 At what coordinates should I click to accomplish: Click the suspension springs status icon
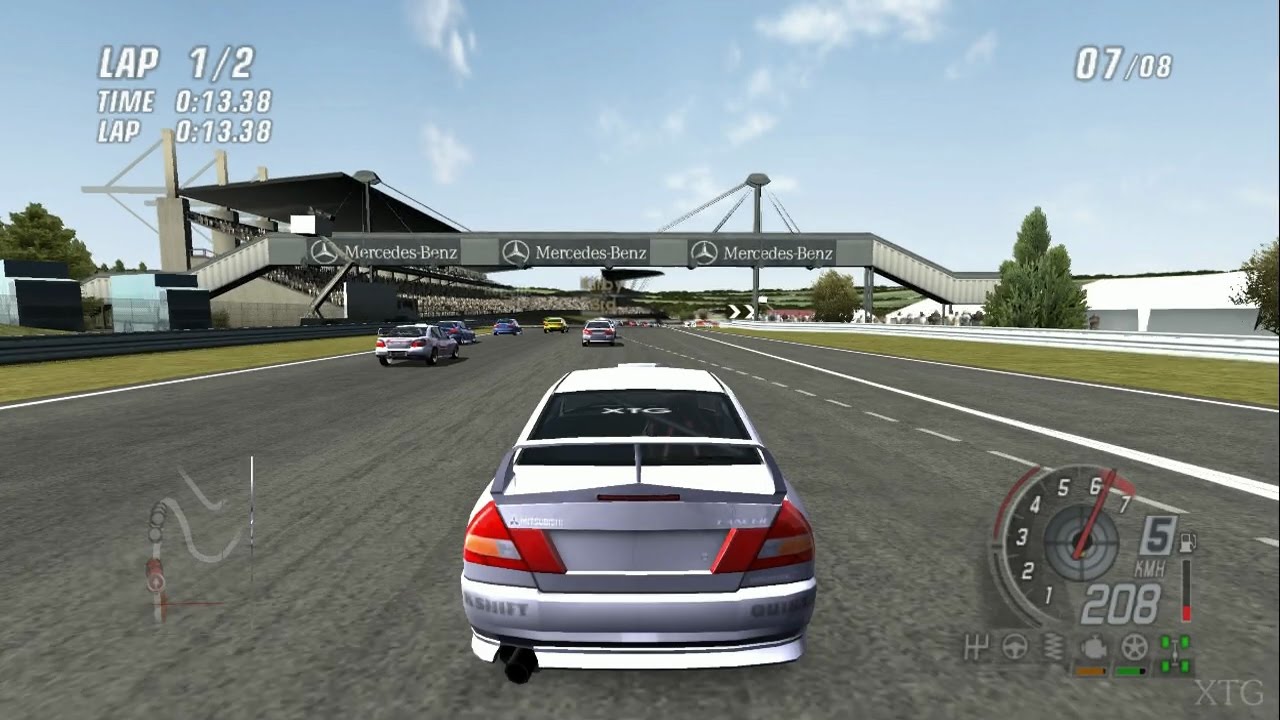click(1052, 646)
